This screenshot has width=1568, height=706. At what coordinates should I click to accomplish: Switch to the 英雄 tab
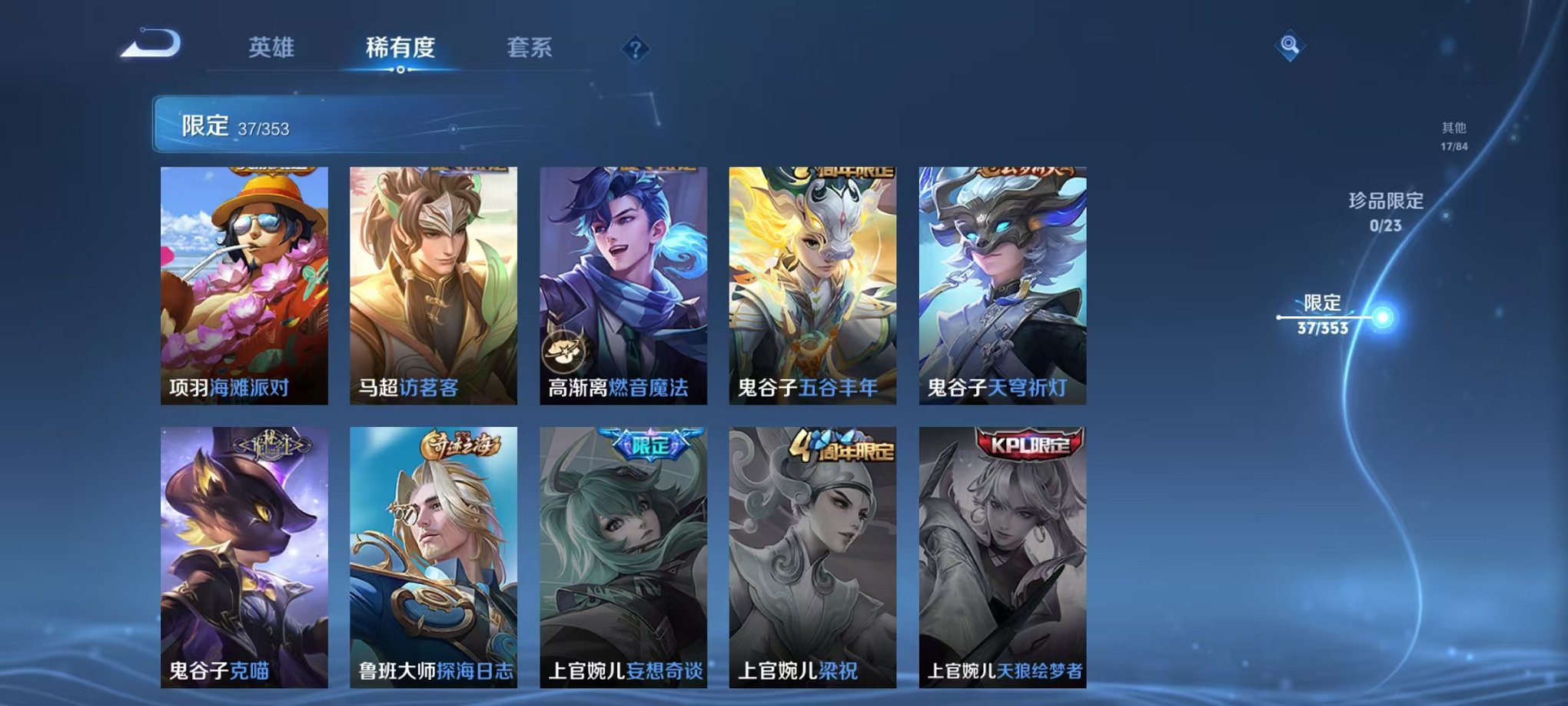pyautogui.click(x=273, y=46)
